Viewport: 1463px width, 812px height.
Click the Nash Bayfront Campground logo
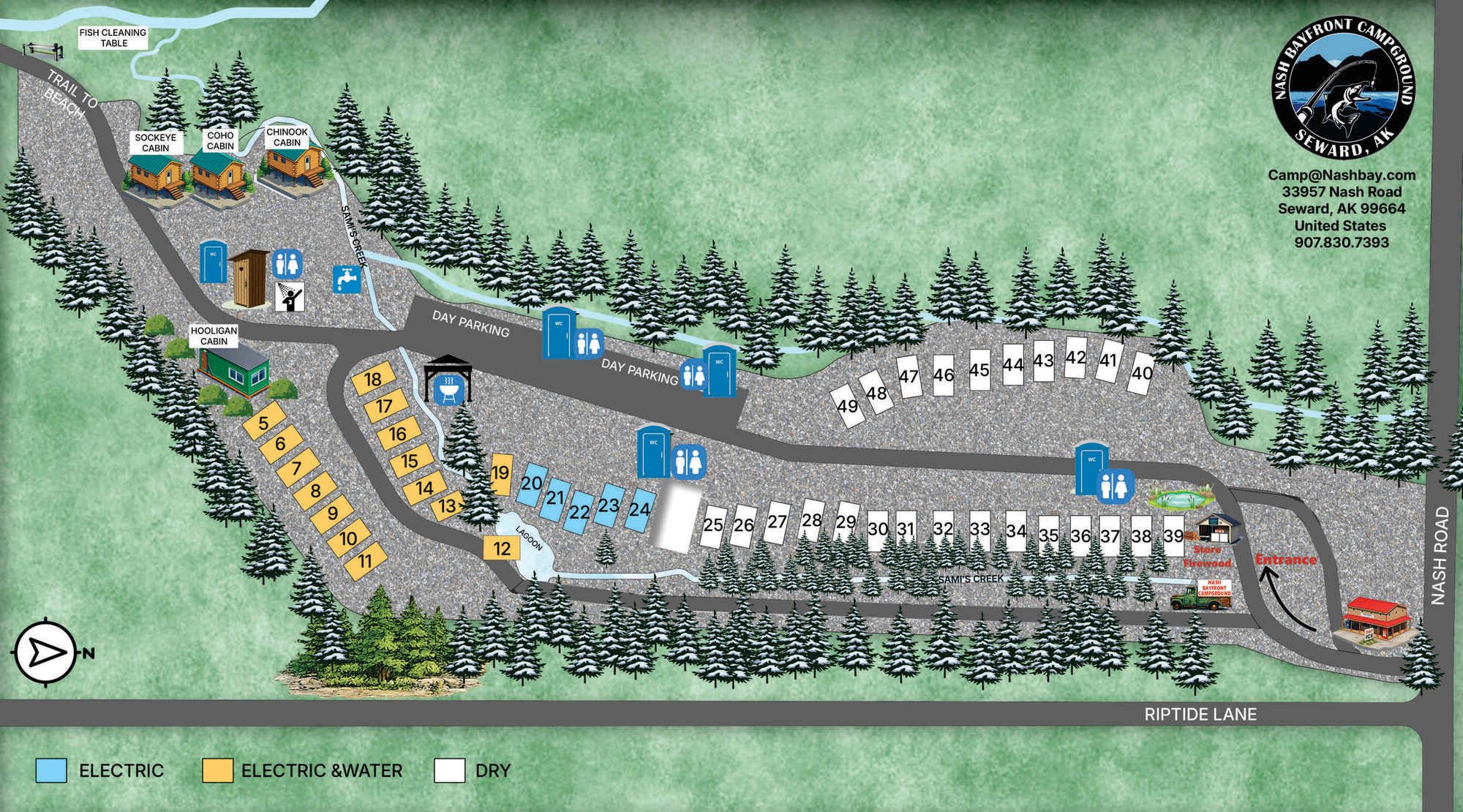tap(1343, 89)
